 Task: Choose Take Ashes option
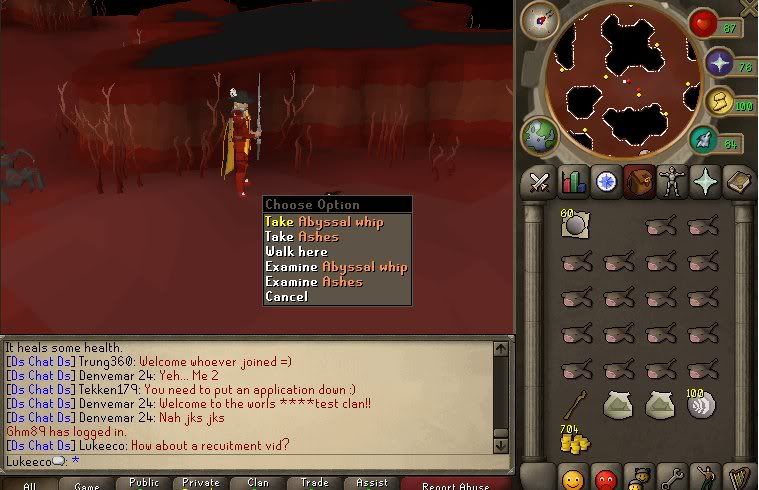click(301, 237)
